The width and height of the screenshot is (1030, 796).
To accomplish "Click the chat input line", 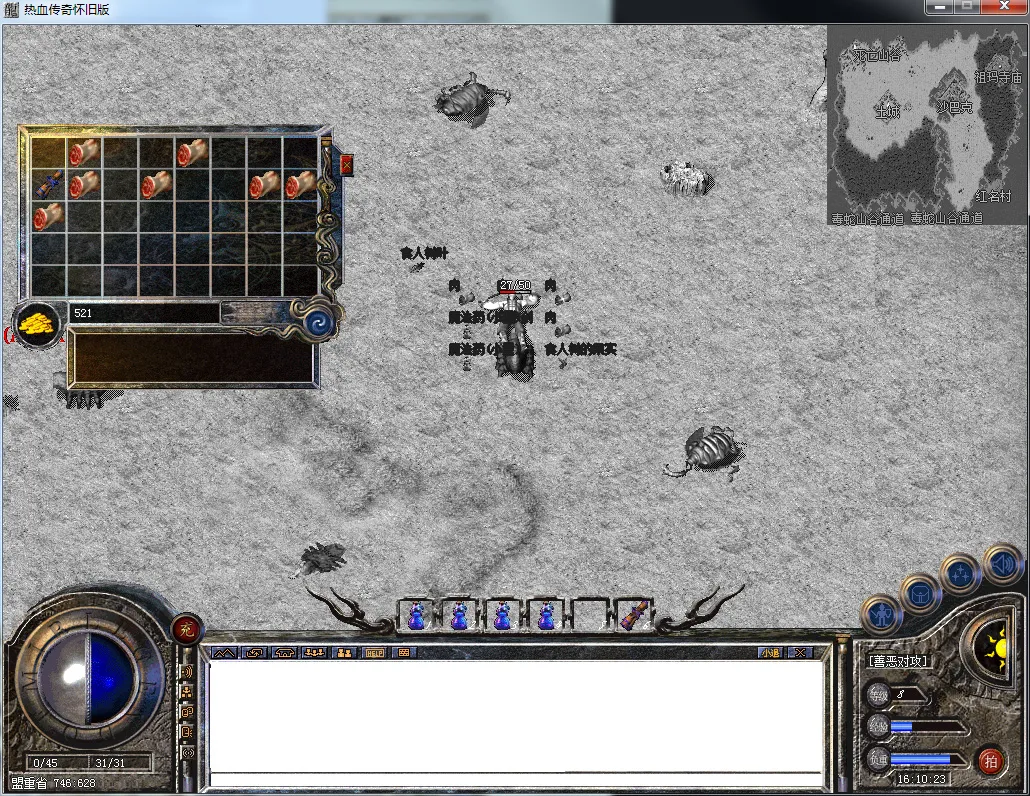I will click(x=515, y=779).
